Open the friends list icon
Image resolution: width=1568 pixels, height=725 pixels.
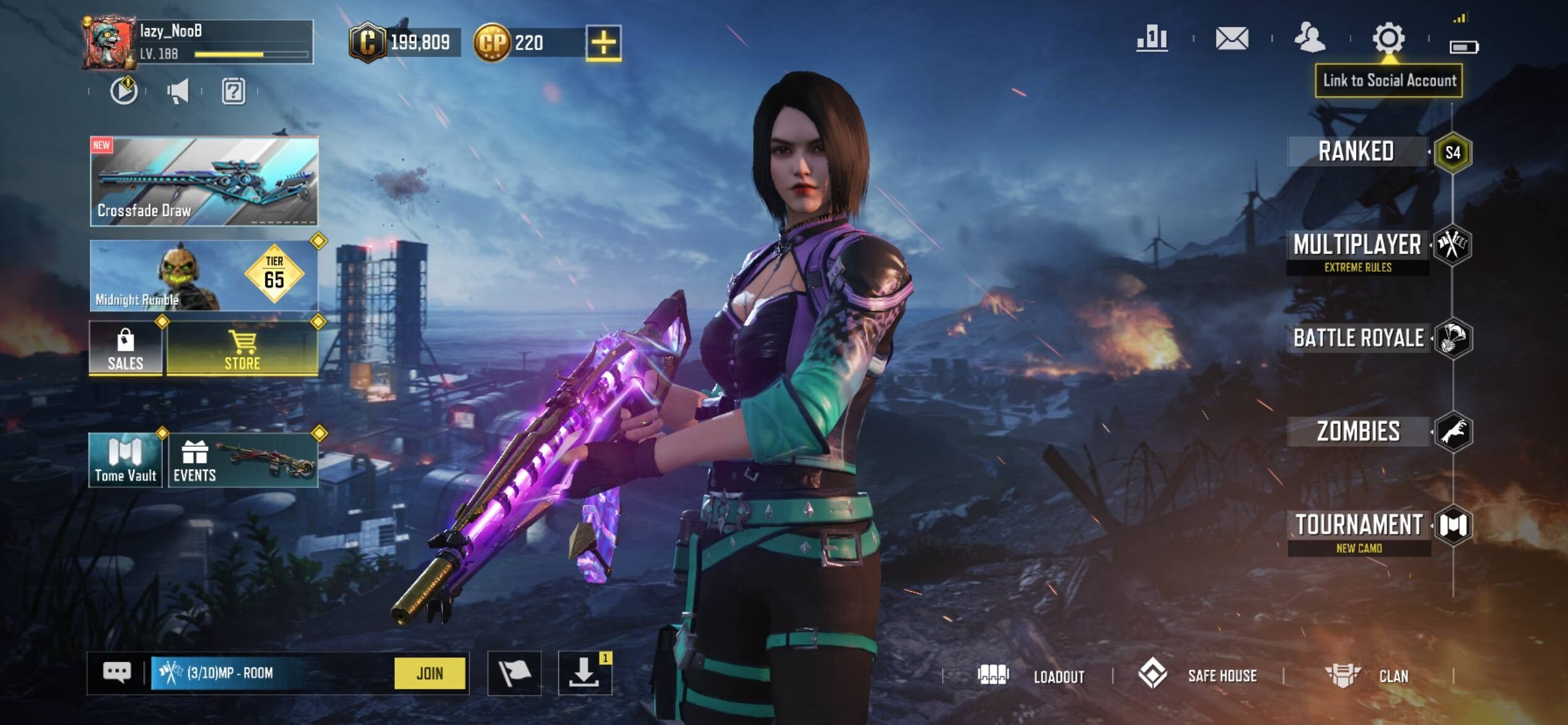[x=1310, y=38]
